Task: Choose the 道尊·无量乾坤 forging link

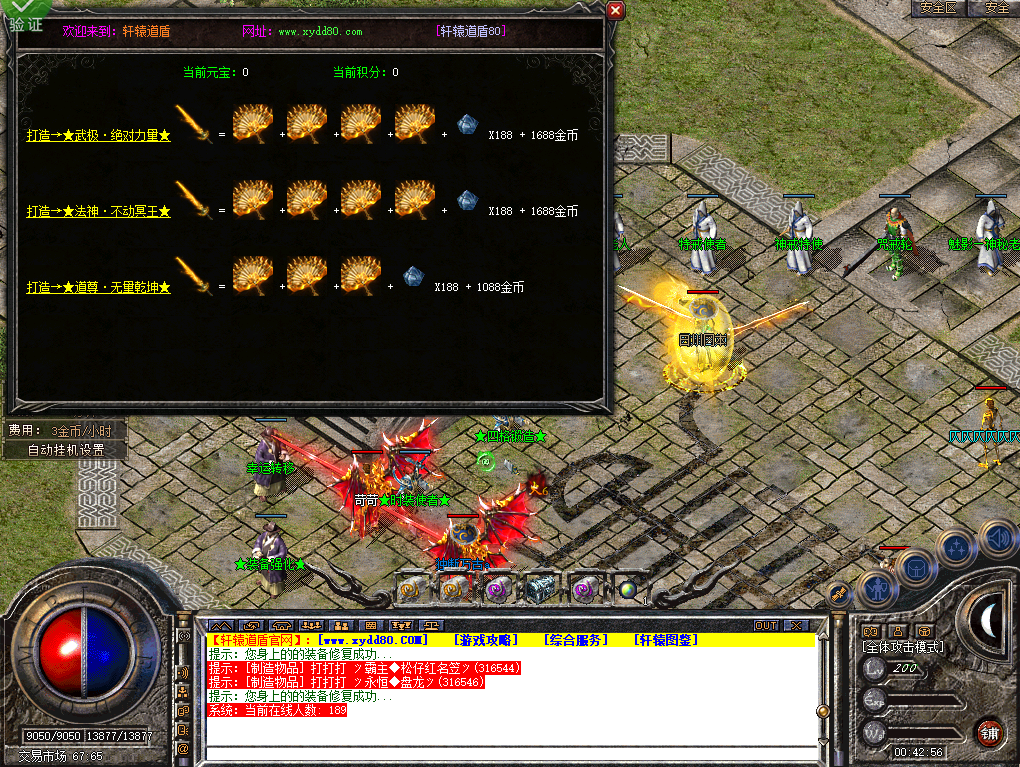Action: tap(98, 288)
